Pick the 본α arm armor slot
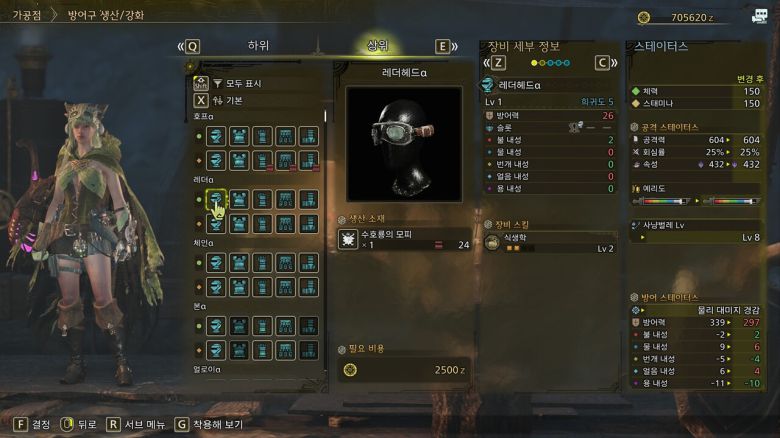780x438 pixels. pos(261,326)
